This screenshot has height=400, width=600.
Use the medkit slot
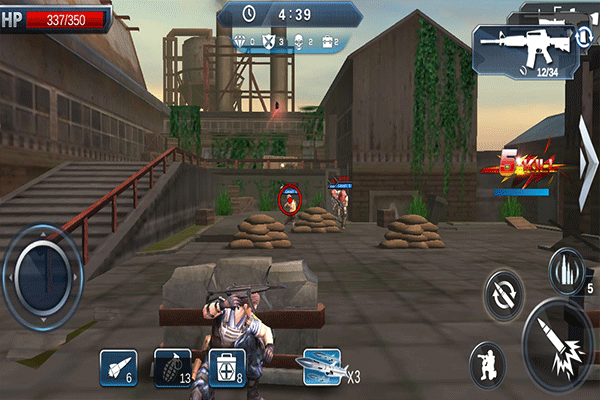click(x=226, y=368)
